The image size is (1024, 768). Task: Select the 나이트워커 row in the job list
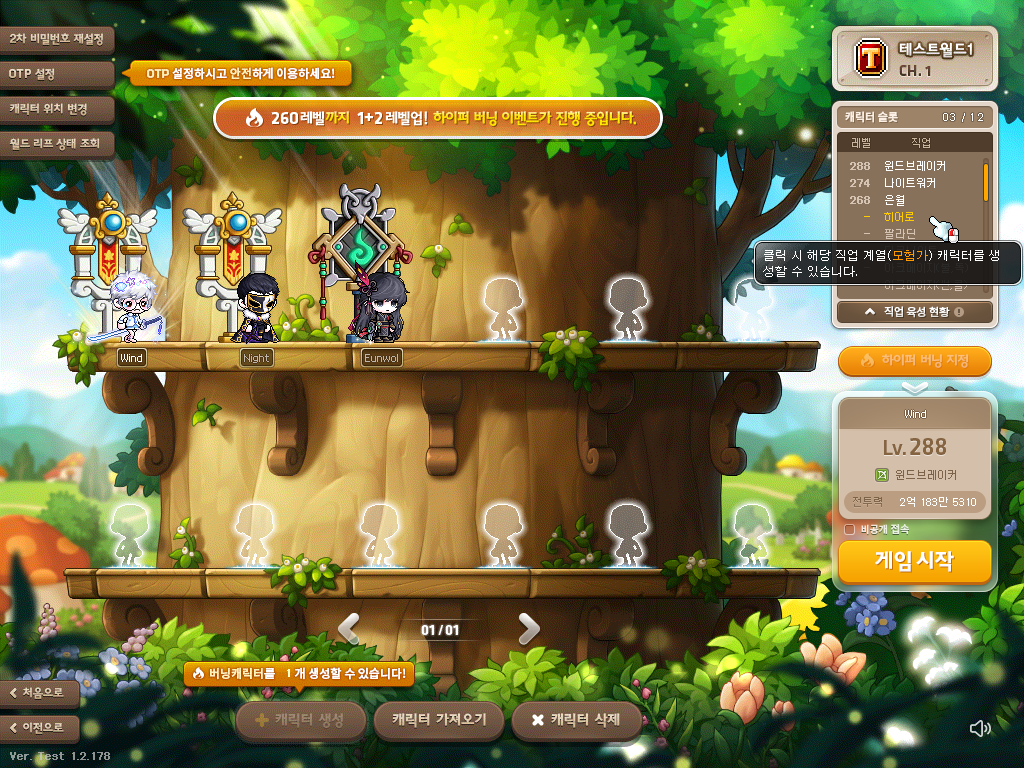910,183
